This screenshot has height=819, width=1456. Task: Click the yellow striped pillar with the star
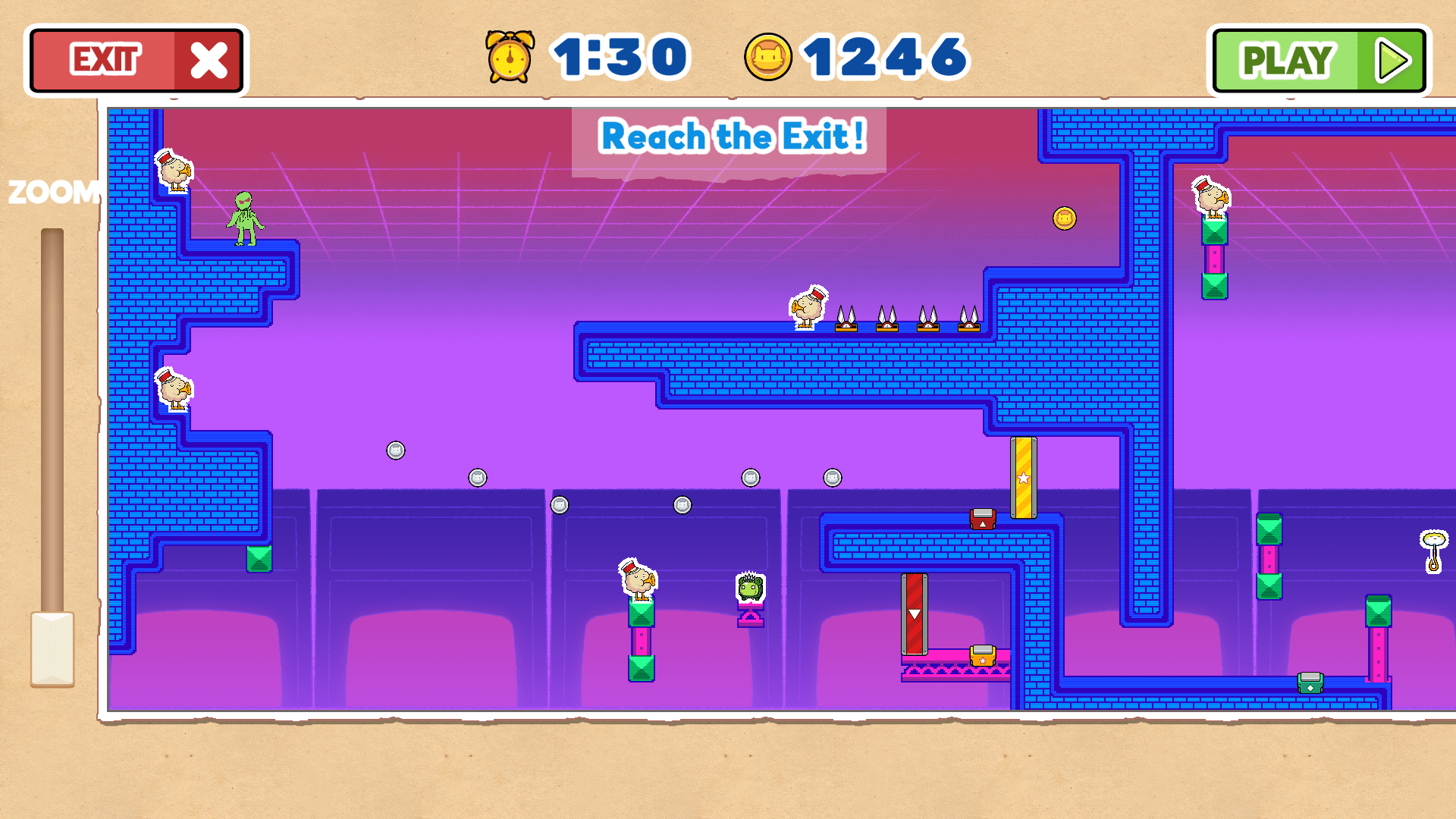tap(1024, 478)
